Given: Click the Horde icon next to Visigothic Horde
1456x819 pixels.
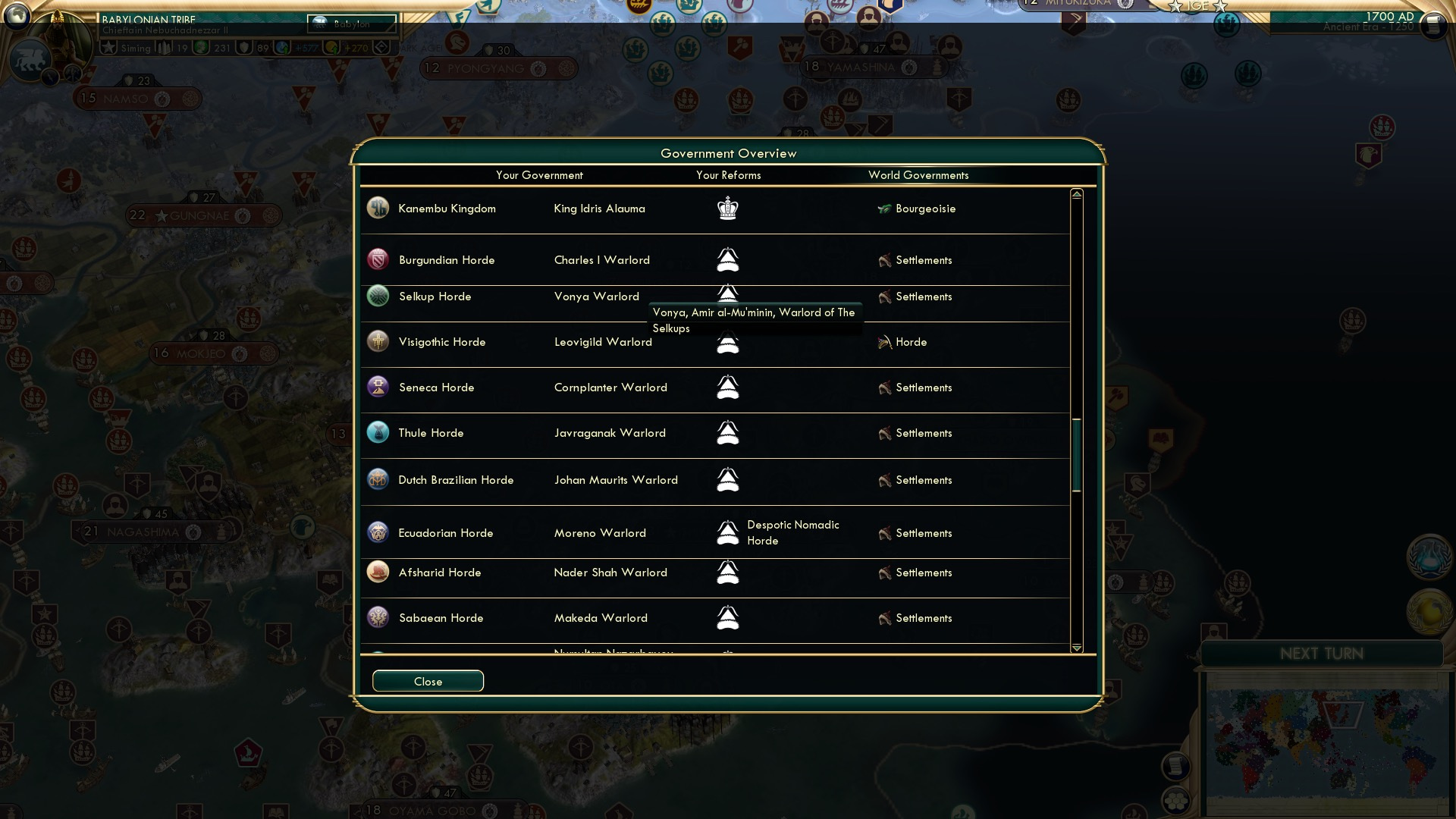Looking at the screenshot, I should [883, 342].
